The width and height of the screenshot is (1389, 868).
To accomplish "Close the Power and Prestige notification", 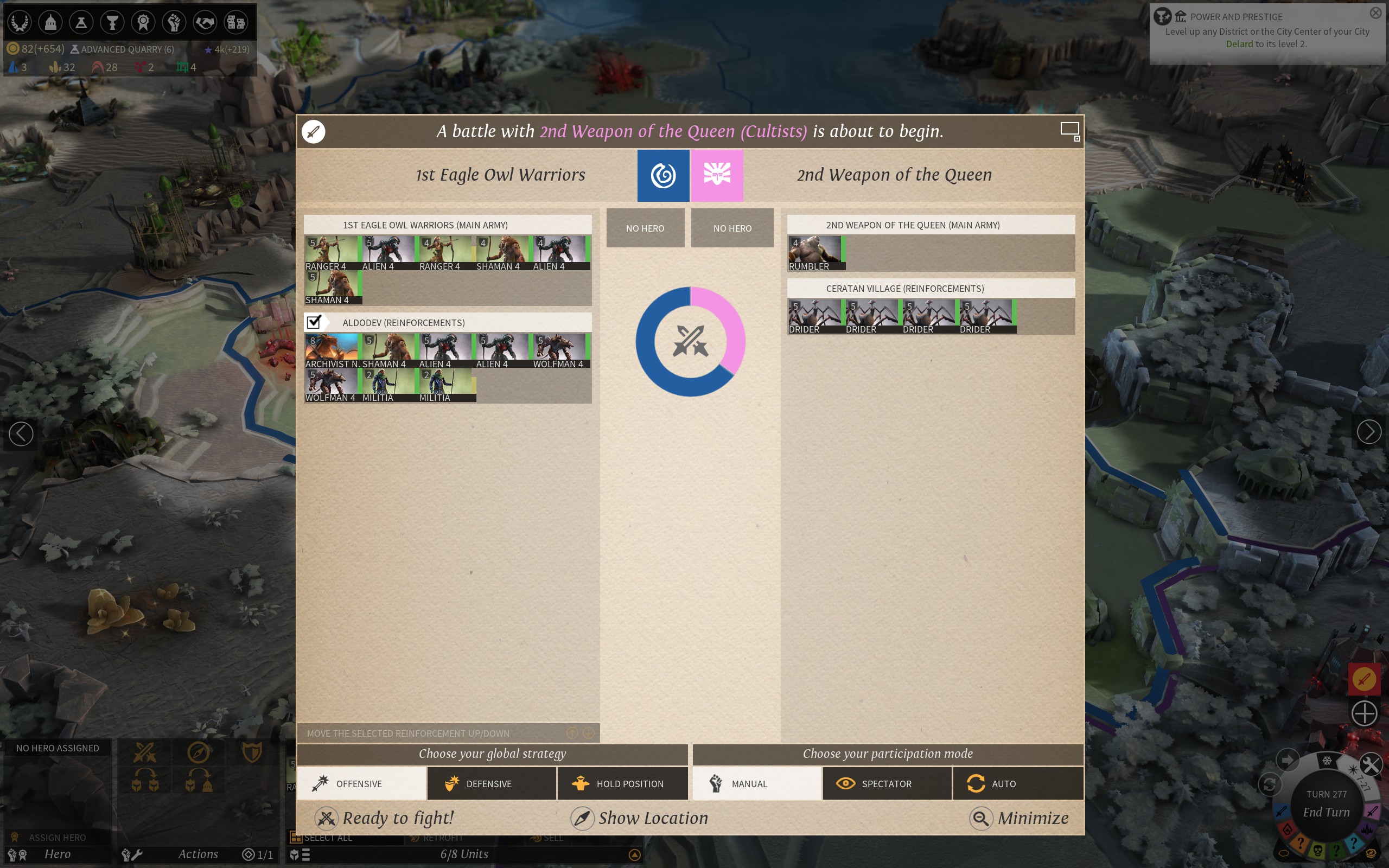I will pos(1375,12).
